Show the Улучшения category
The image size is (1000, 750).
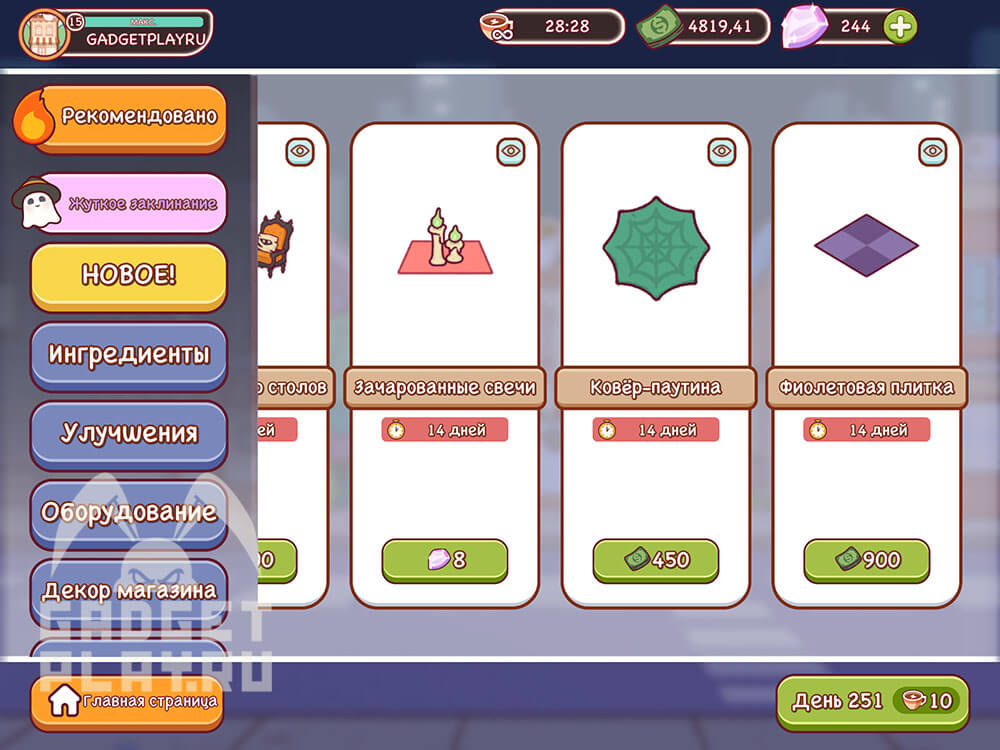coord(129,433)
